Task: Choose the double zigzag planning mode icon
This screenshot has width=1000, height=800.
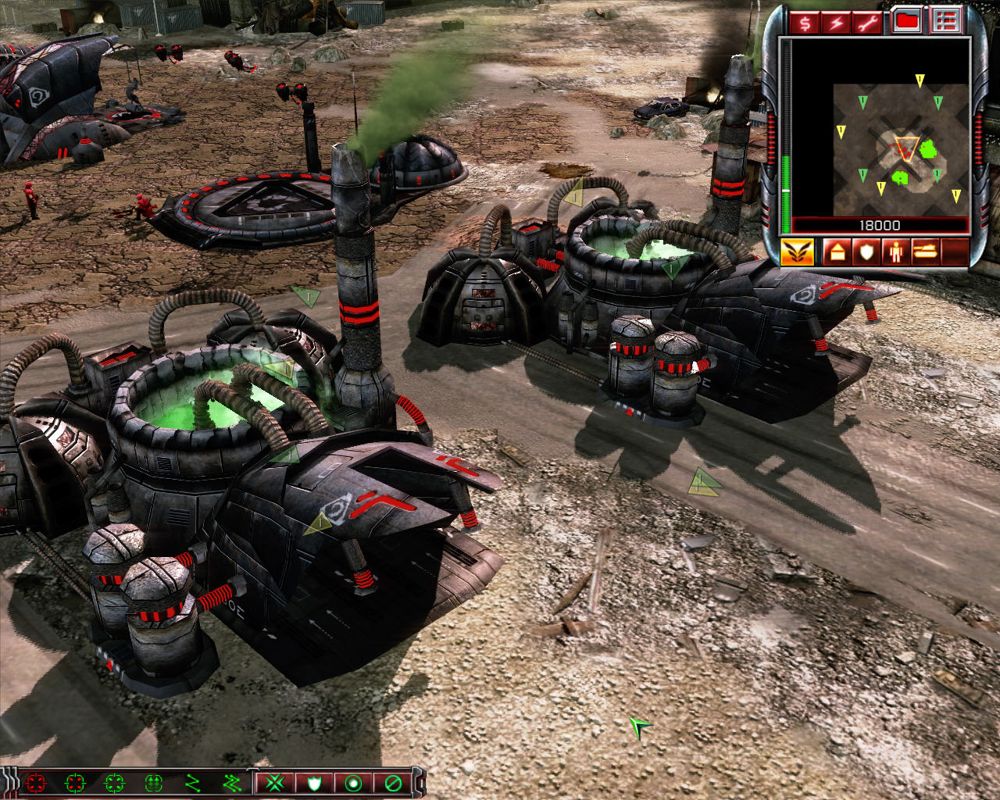Action: pos(231,783)
